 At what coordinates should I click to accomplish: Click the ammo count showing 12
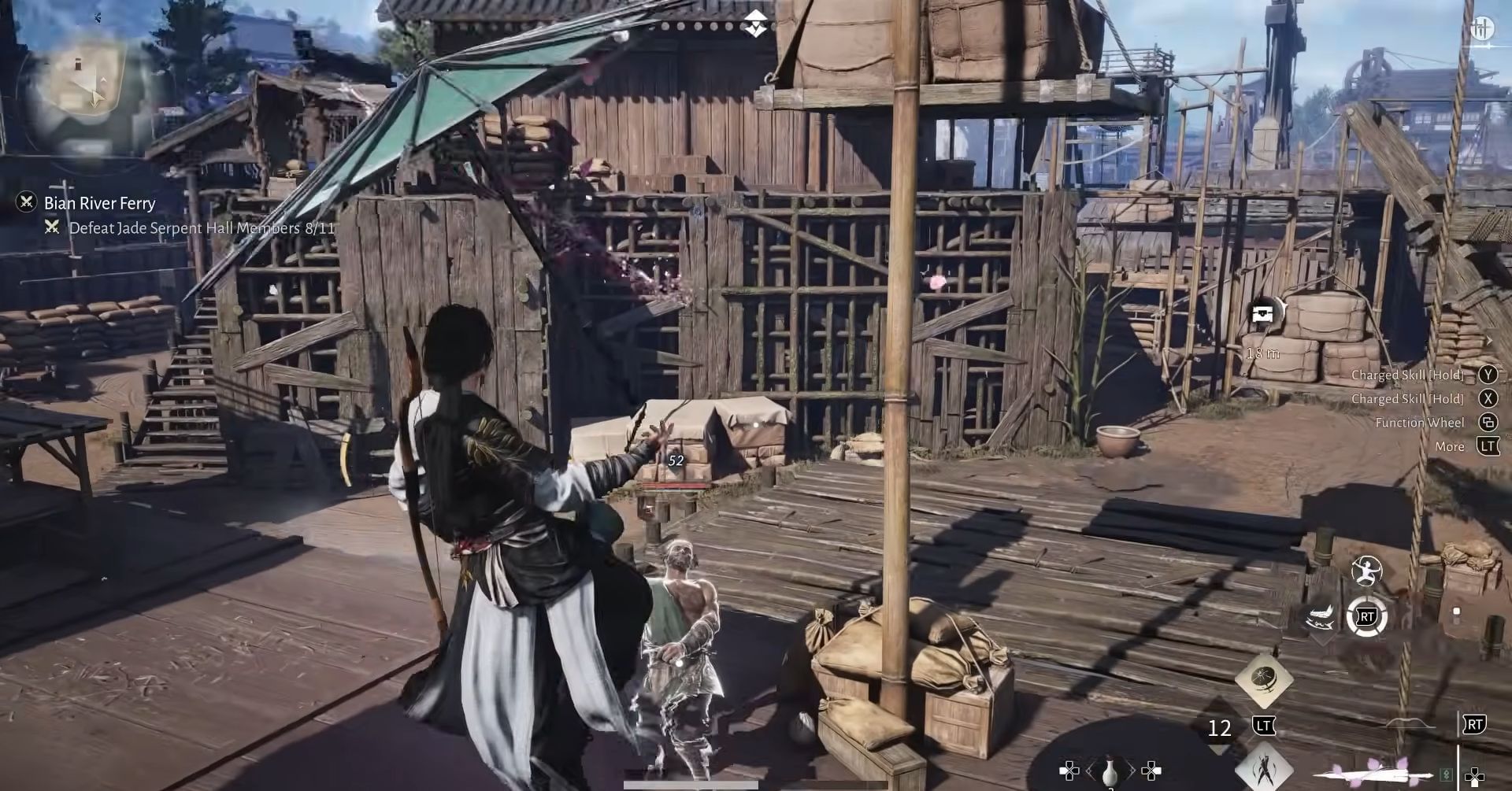[x=1219, y=728]
